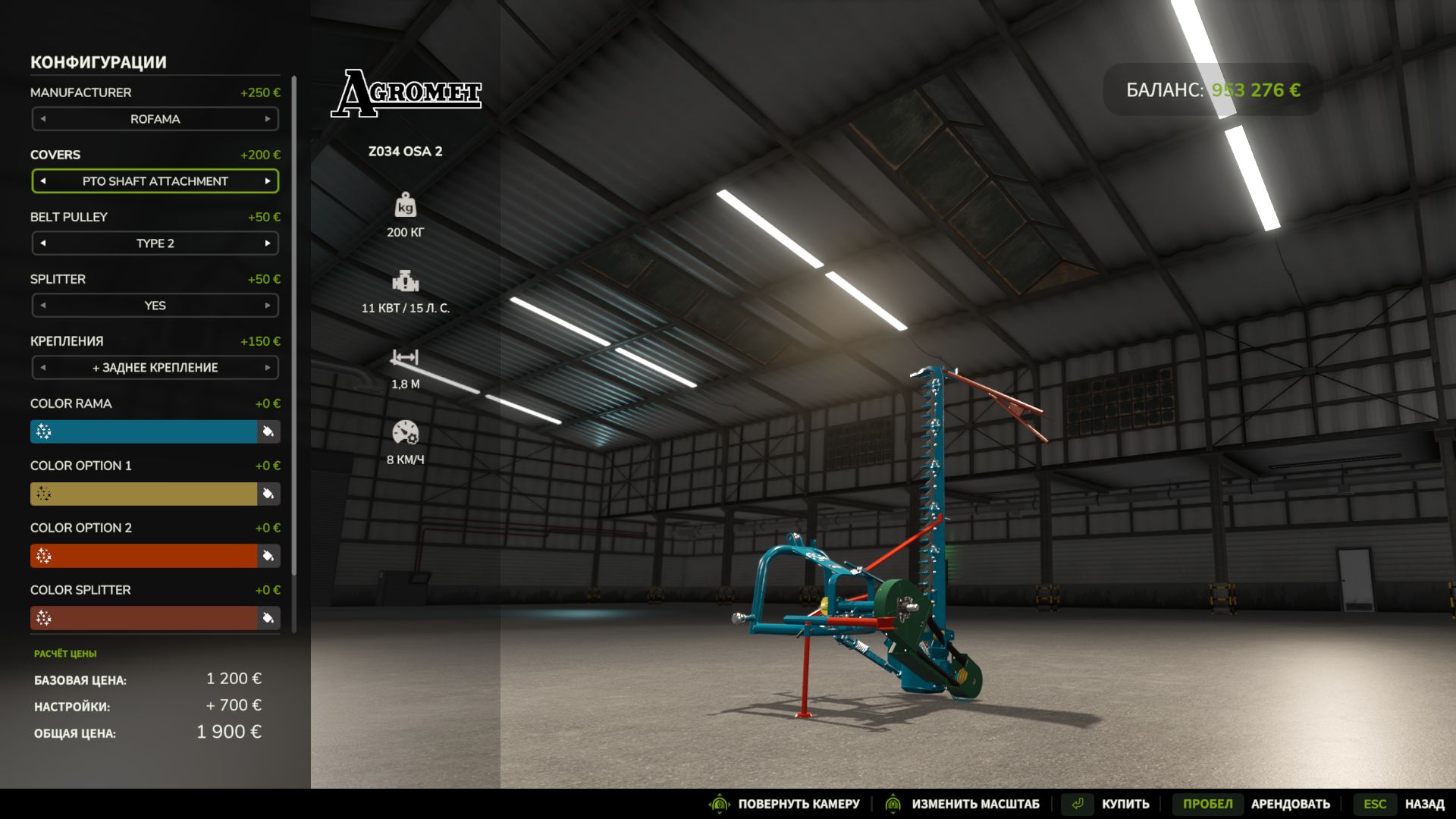This screenshot has height=819, width=1456.
Task: Select the brown Color Splitter swatch
Action: (x=144, y=618)
